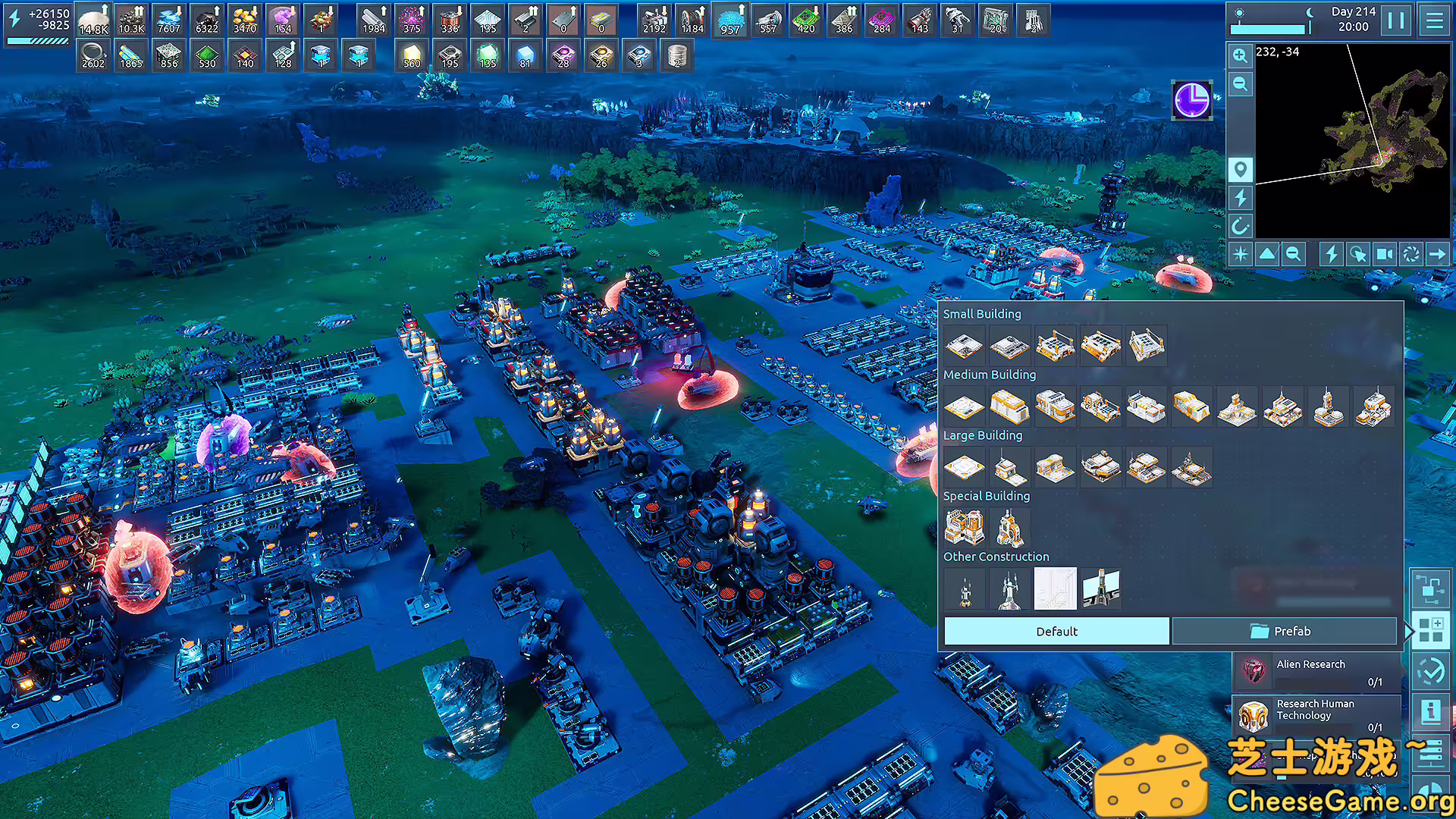Select the circular checkmark tasks icon in sidebar

(x=1432, y=669)
